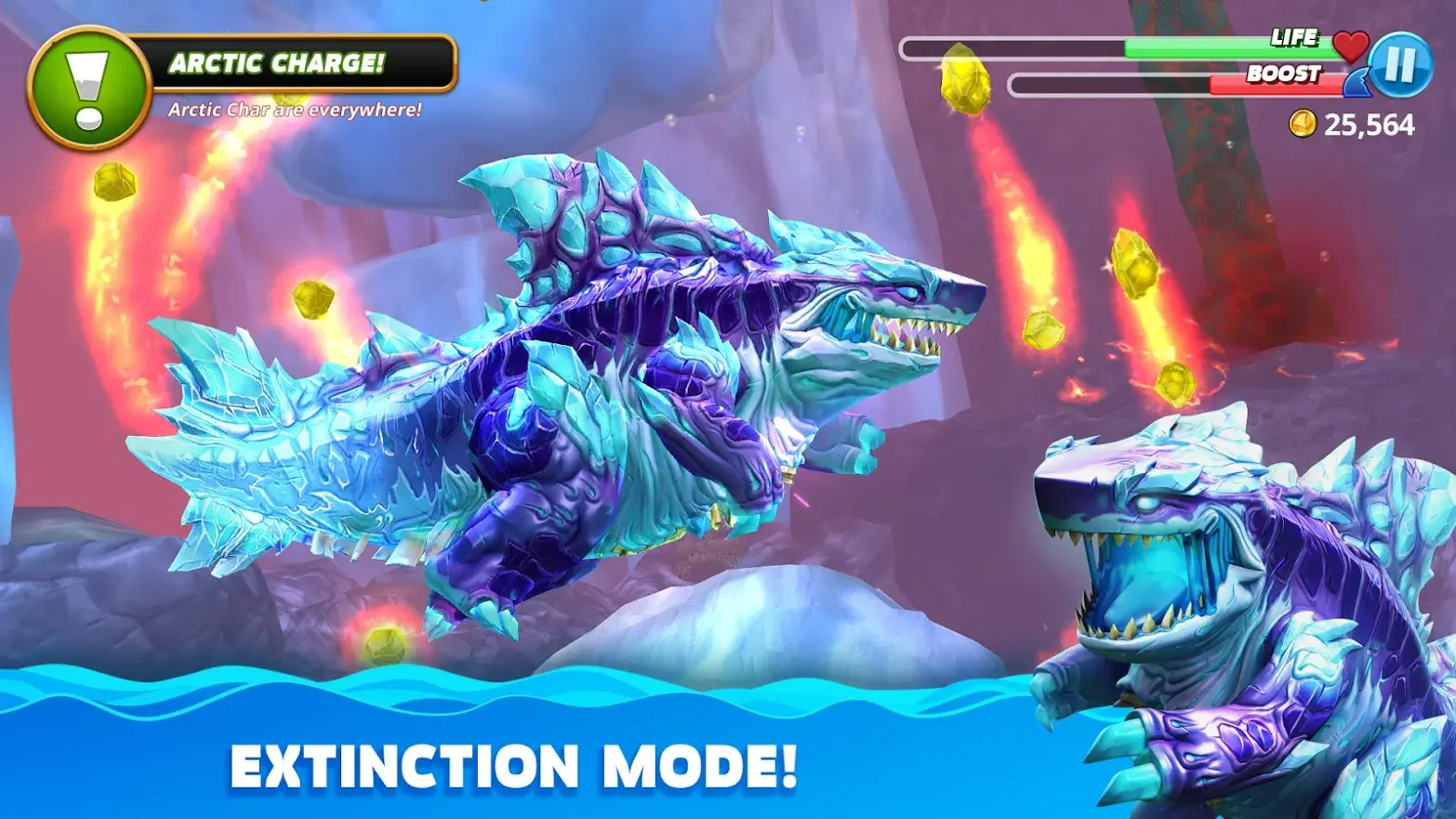Screen dimensions: 1456x819
Task: Open the Arctic Charge mission alert
Action: click(x=90, y=88)
